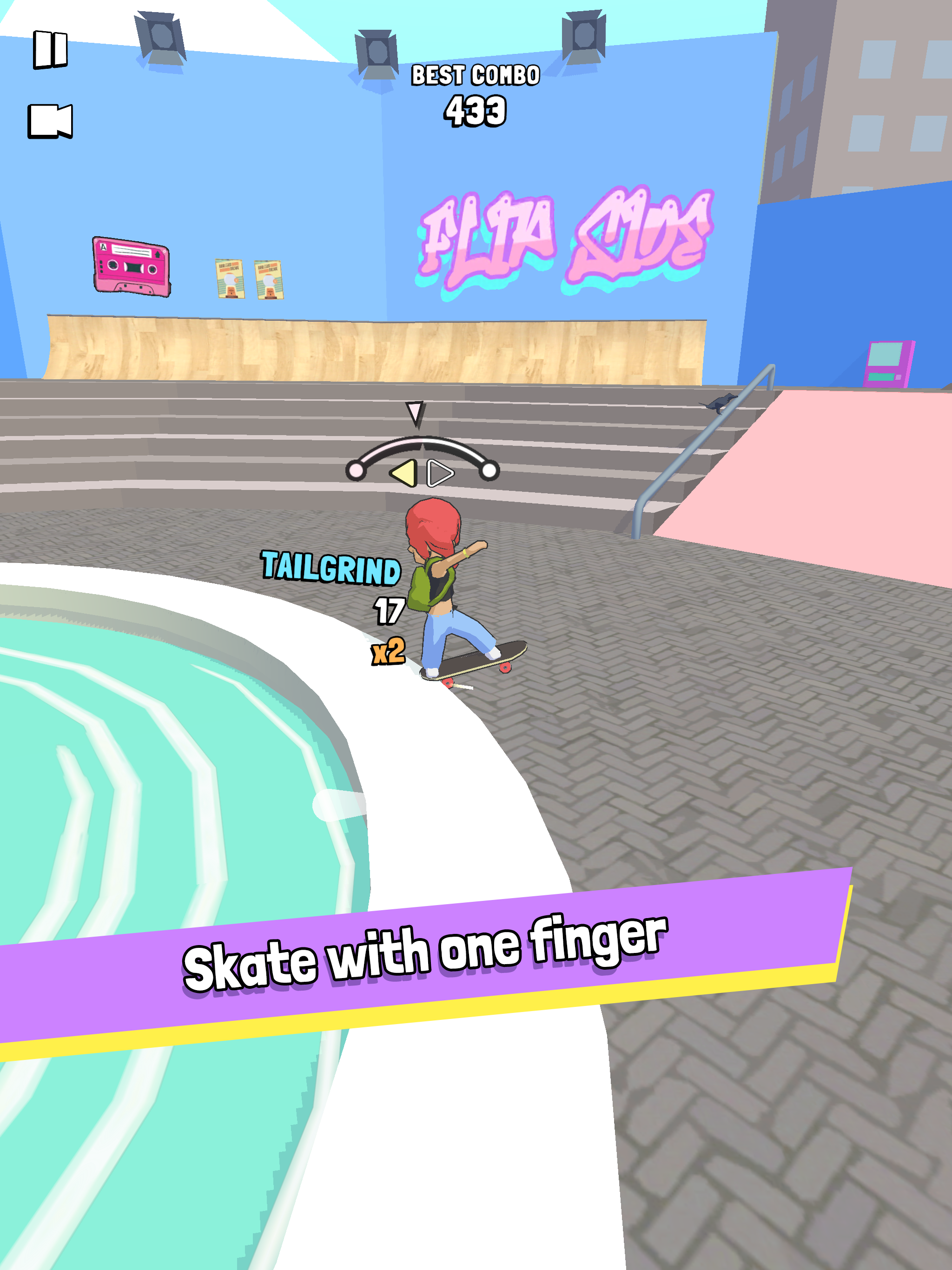The image size is (952, 1270).
Task: Tap the pink cassette tape on the wall
Action: pyautogui.click(x=131, y=268)
